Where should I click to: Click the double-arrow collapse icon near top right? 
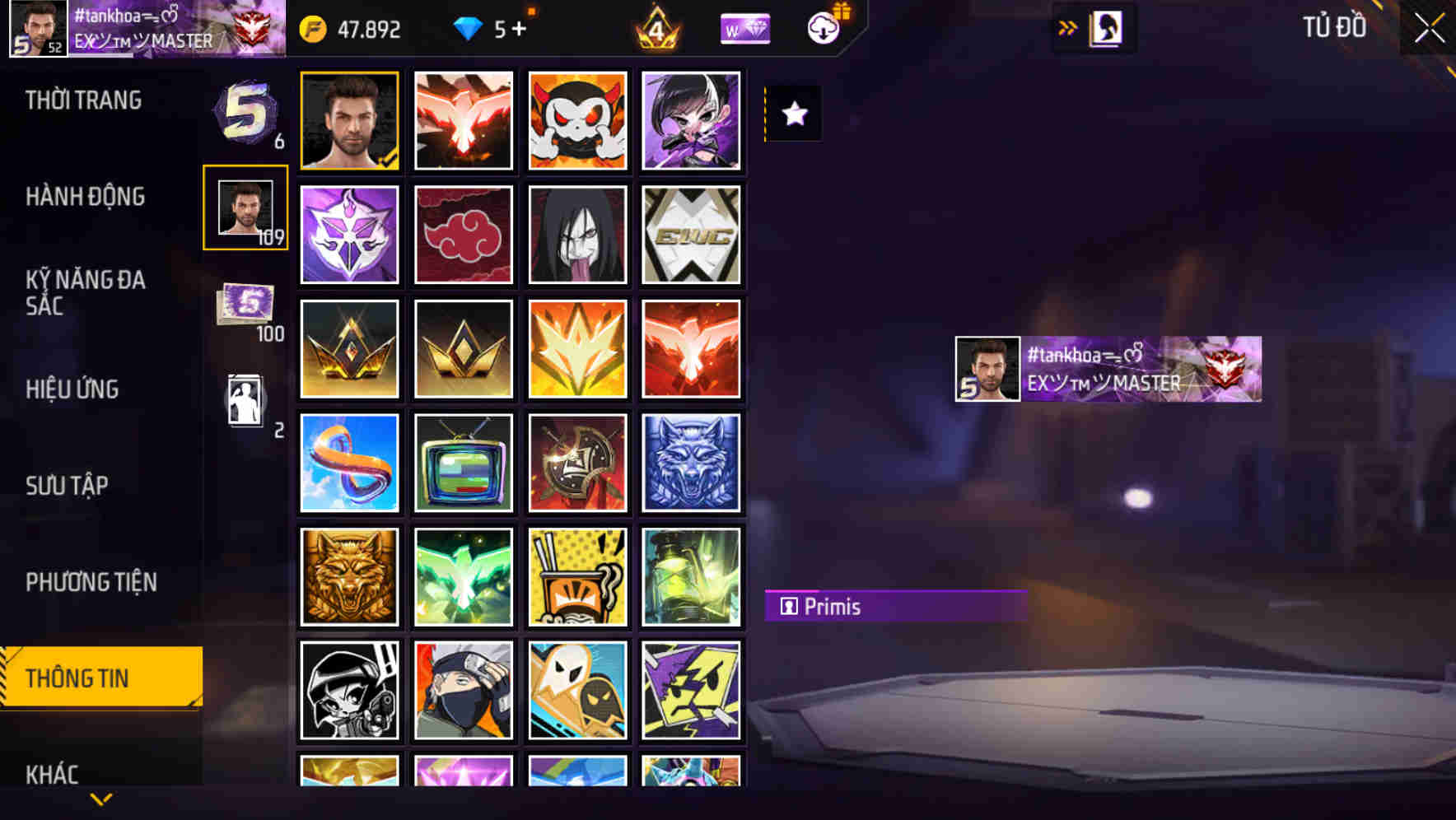[x=1068, y=26]
